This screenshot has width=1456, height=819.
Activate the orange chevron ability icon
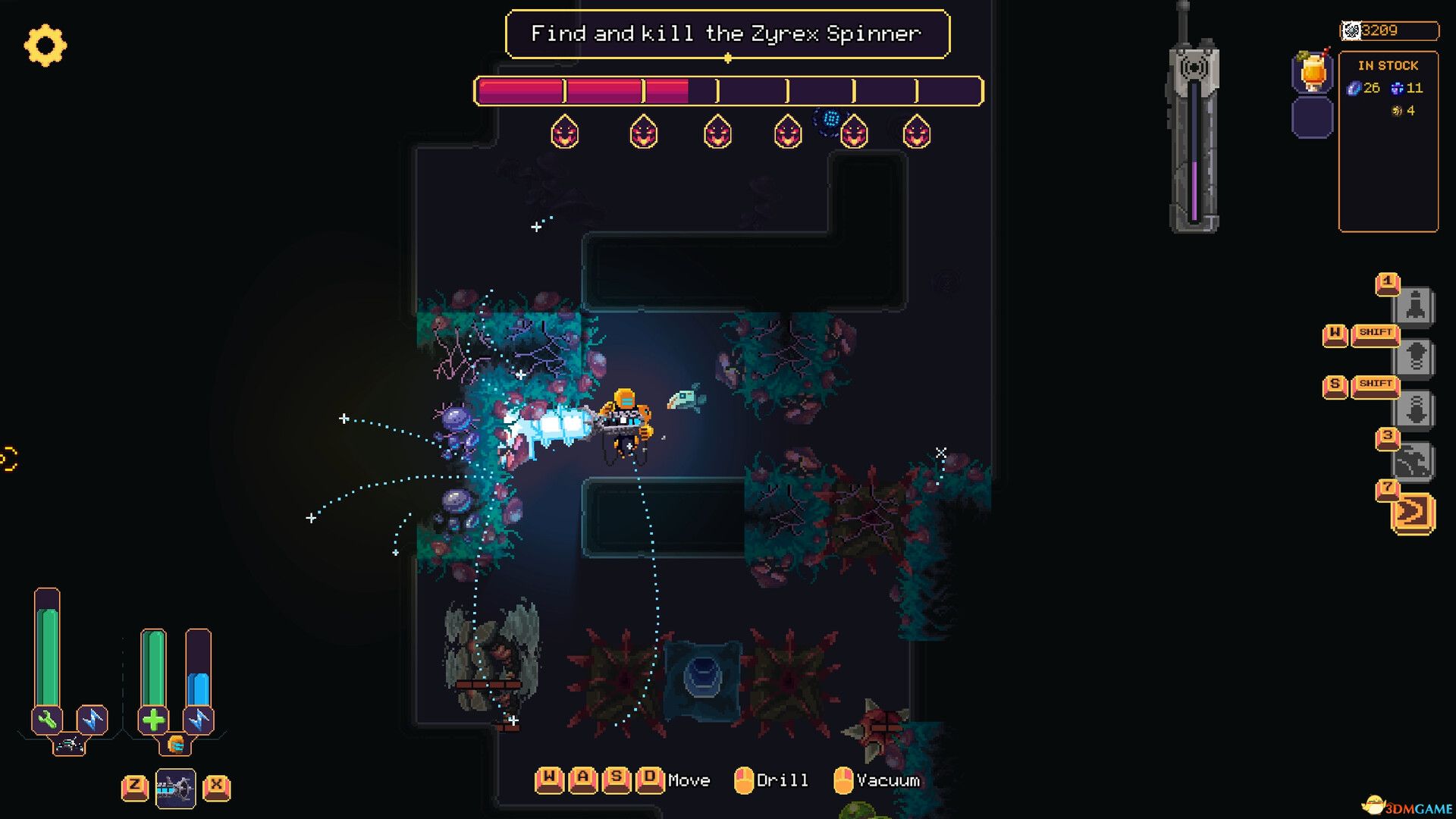(1413, 513)
